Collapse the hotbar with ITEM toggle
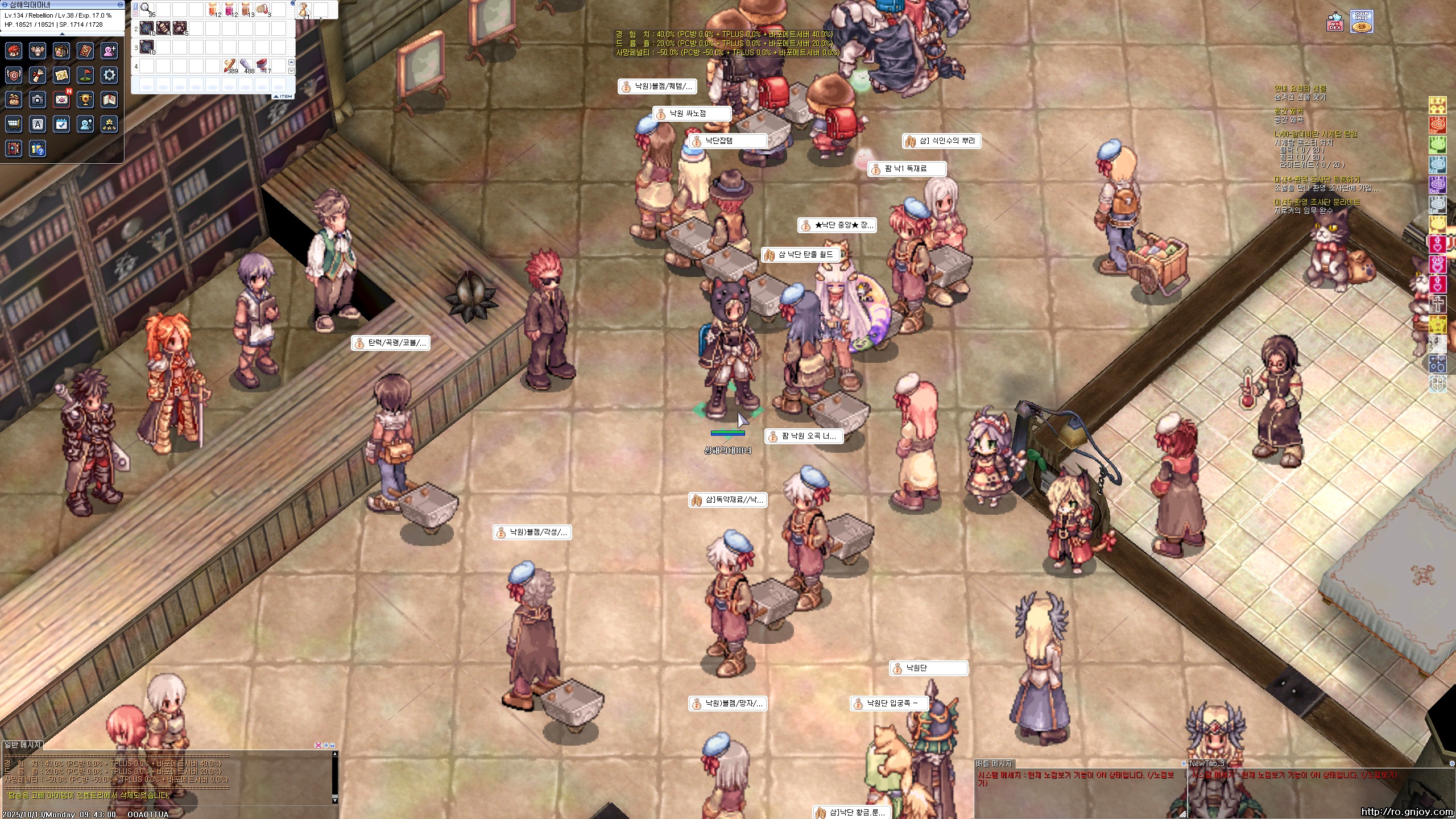This screenshot has height=819, width=1456. click(283, 96)
